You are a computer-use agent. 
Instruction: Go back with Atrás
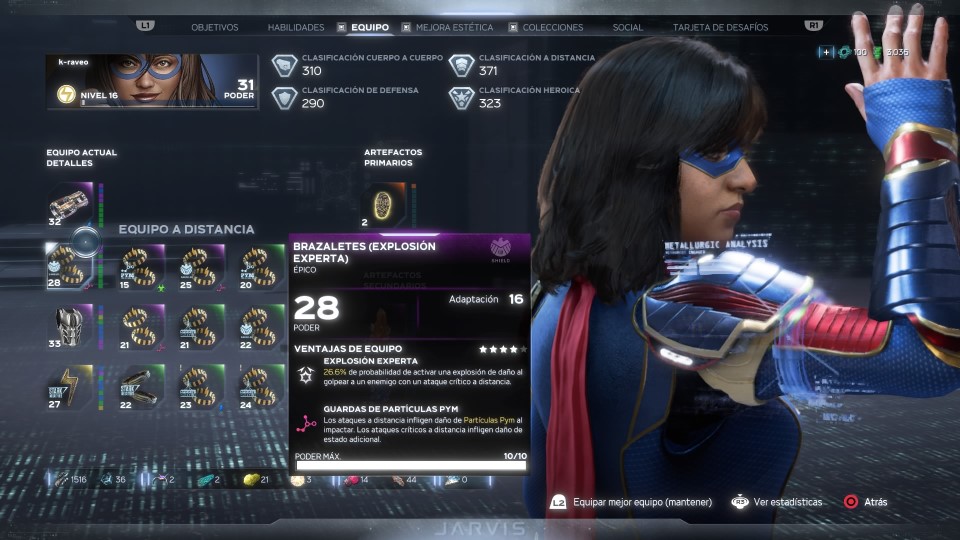tap(866, 502)
